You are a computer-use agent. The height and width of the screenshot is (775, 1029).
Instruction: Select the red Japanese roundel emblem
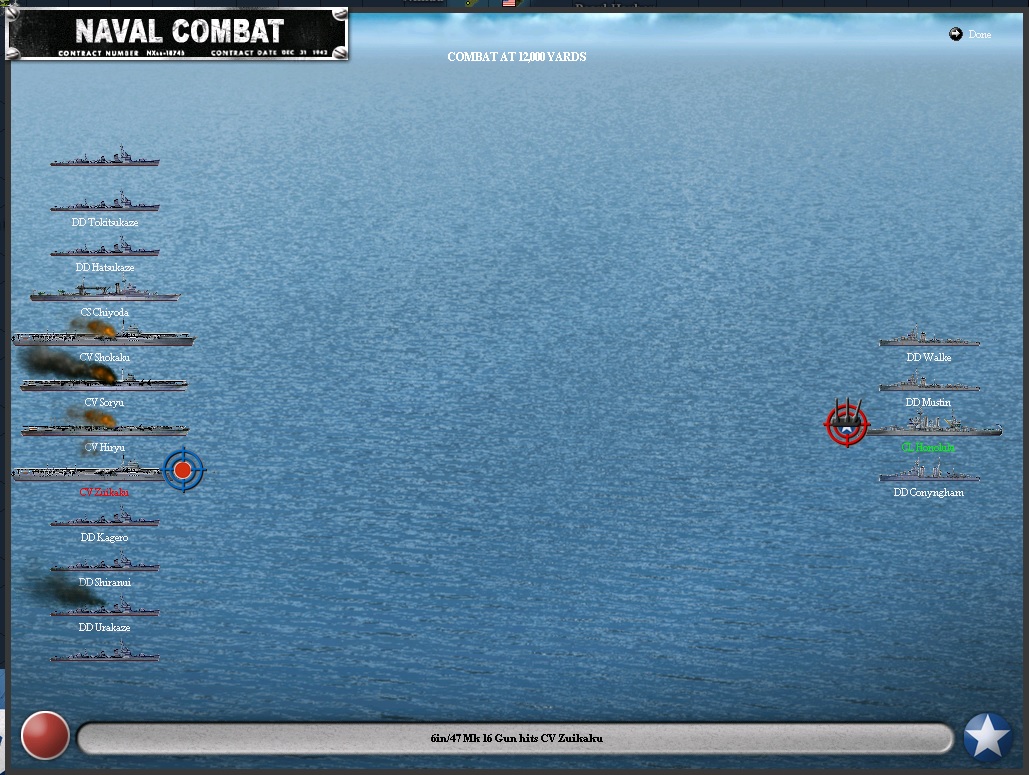point(45,736)
